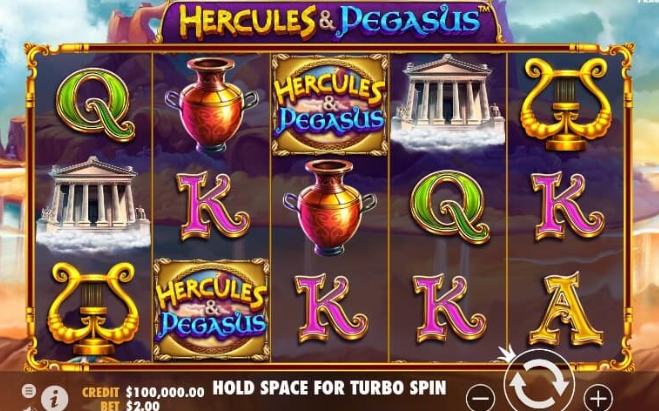Viewport: 659px width, 411px height.
Task: Open the game info with the i icon
Action: 53,398
